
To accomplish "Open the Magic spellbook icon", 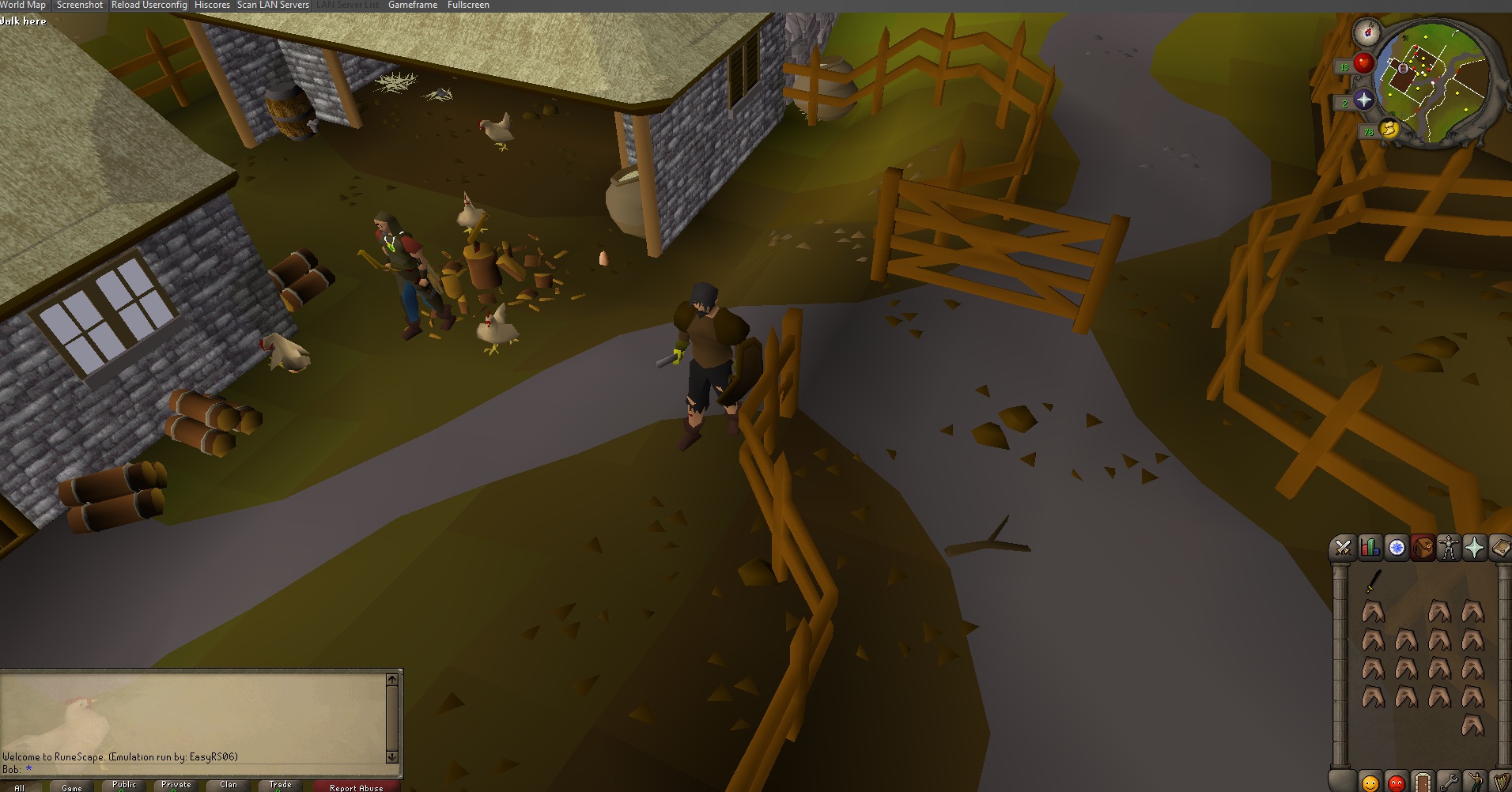I will [1502, 547].
